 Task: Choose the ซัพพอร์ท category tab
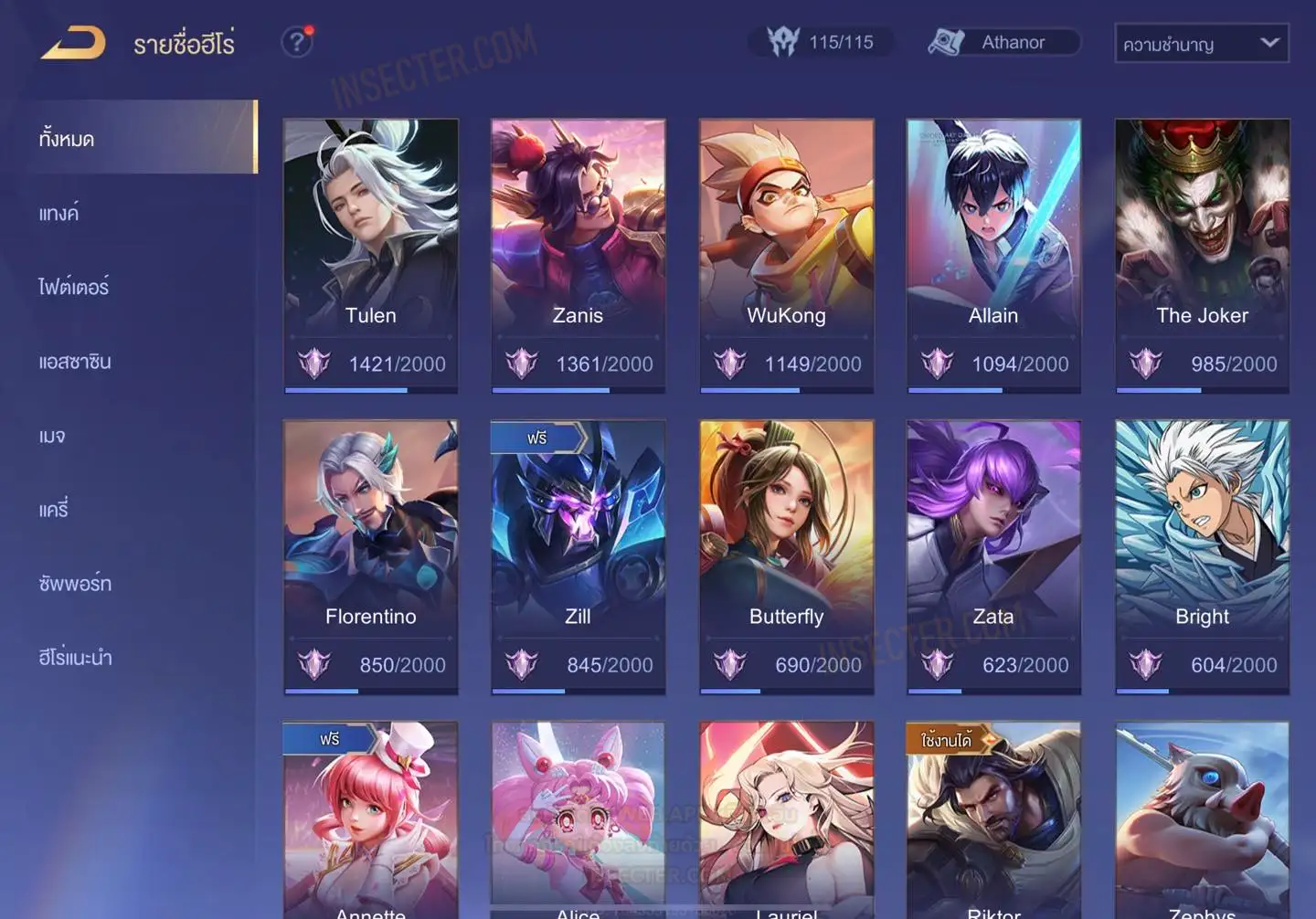(x=75, y=584)
